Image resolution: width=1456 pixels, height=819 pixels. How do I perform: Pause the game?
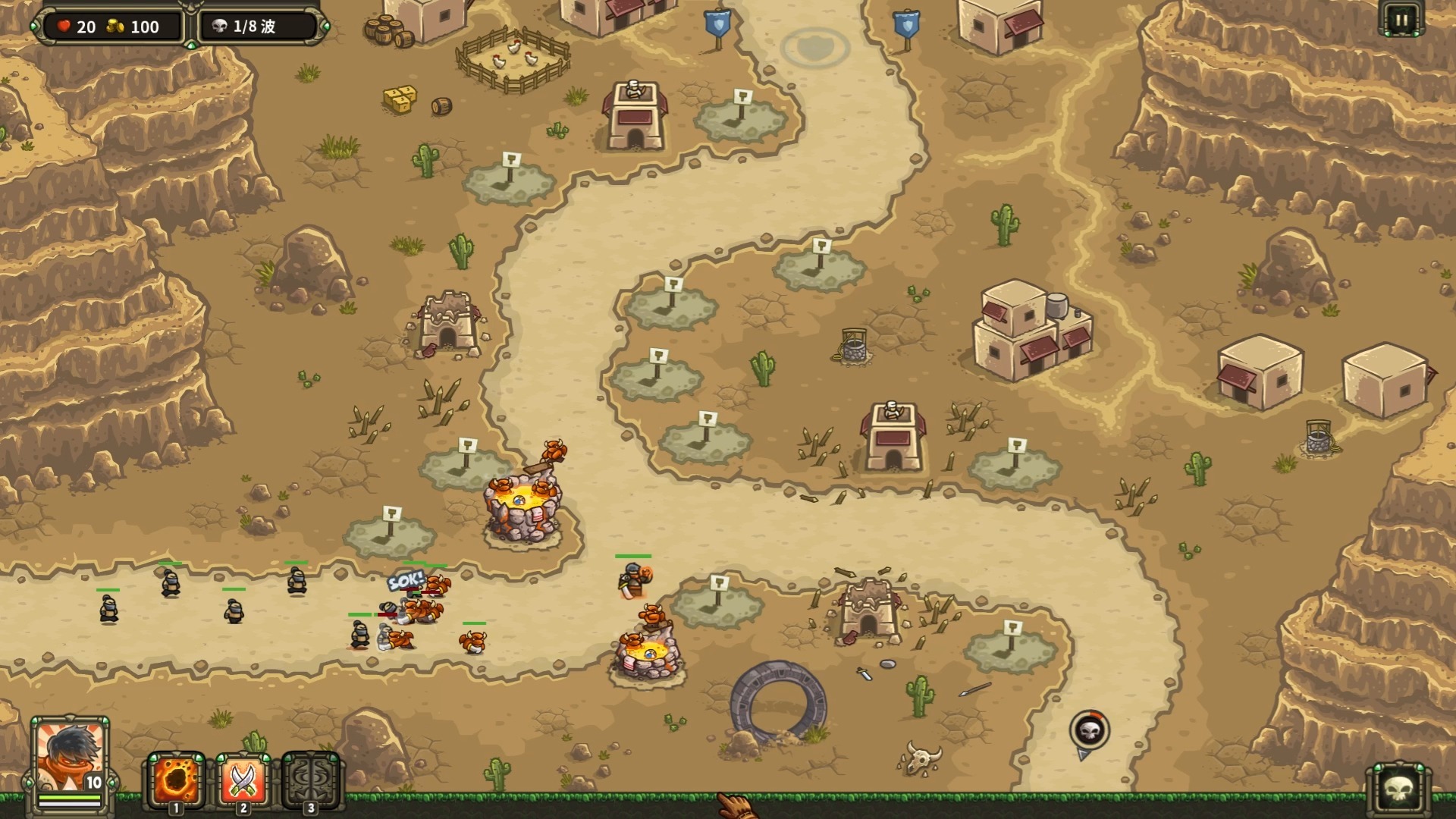pyautogui.click(x=1400, y=20)
